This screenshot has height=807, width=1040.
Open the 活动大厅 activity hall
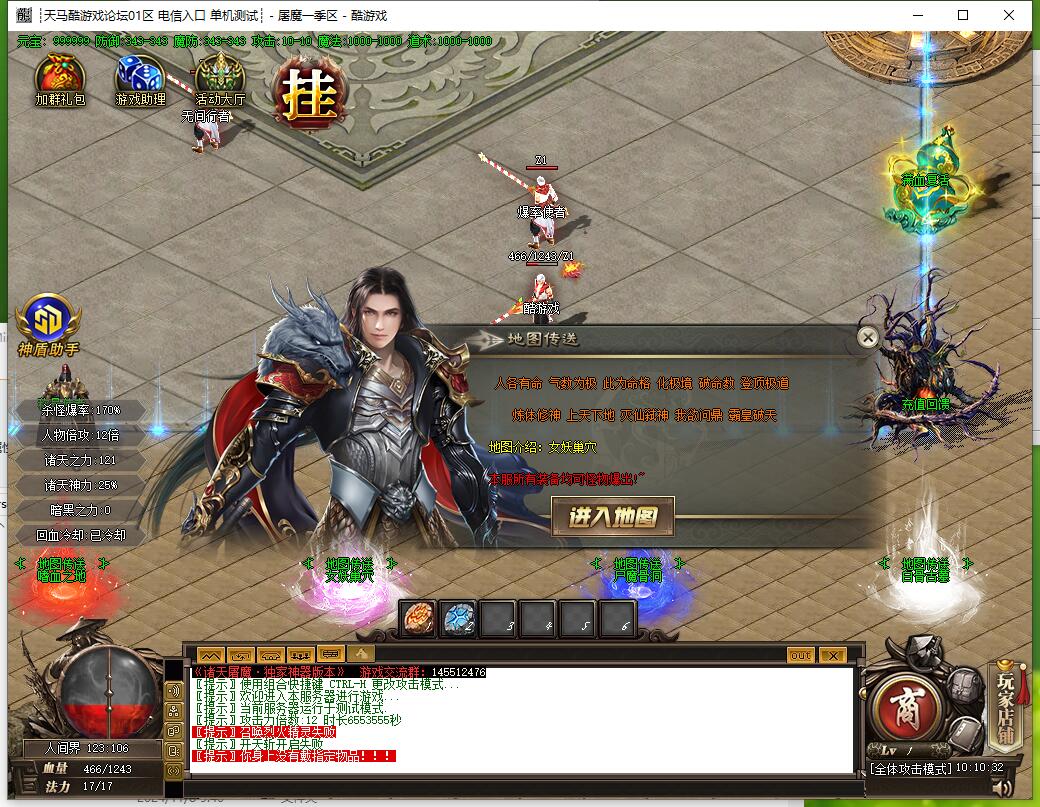click(219, 76)
